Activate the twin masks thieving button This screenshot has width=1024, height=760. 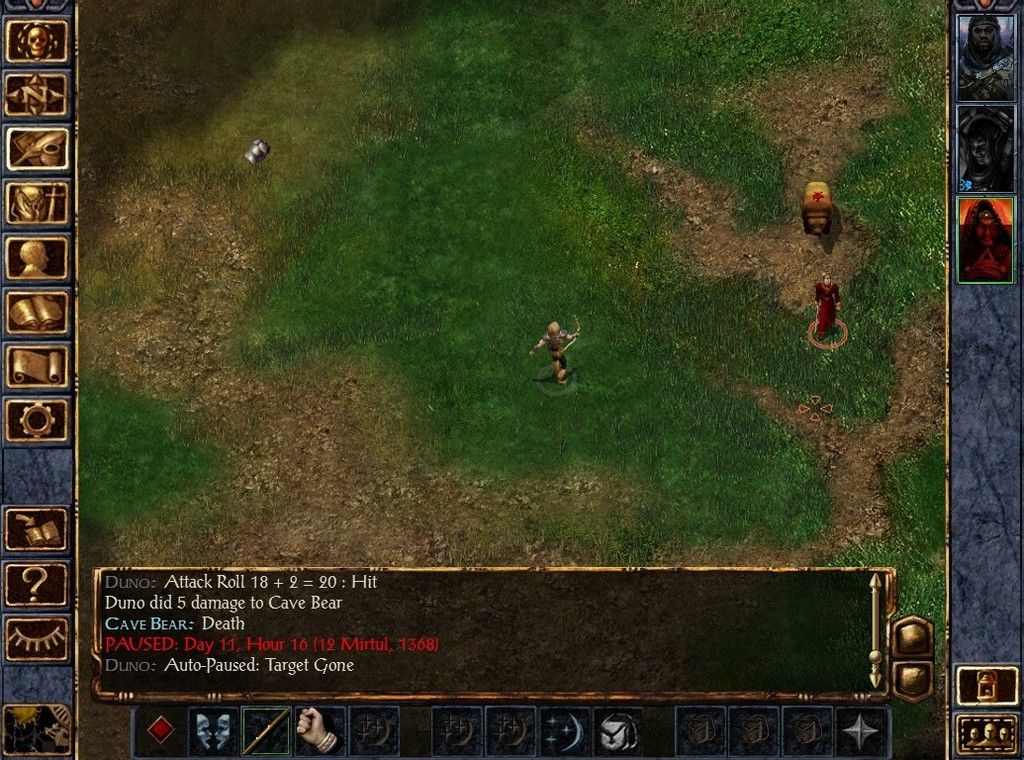tap(214, 731)
